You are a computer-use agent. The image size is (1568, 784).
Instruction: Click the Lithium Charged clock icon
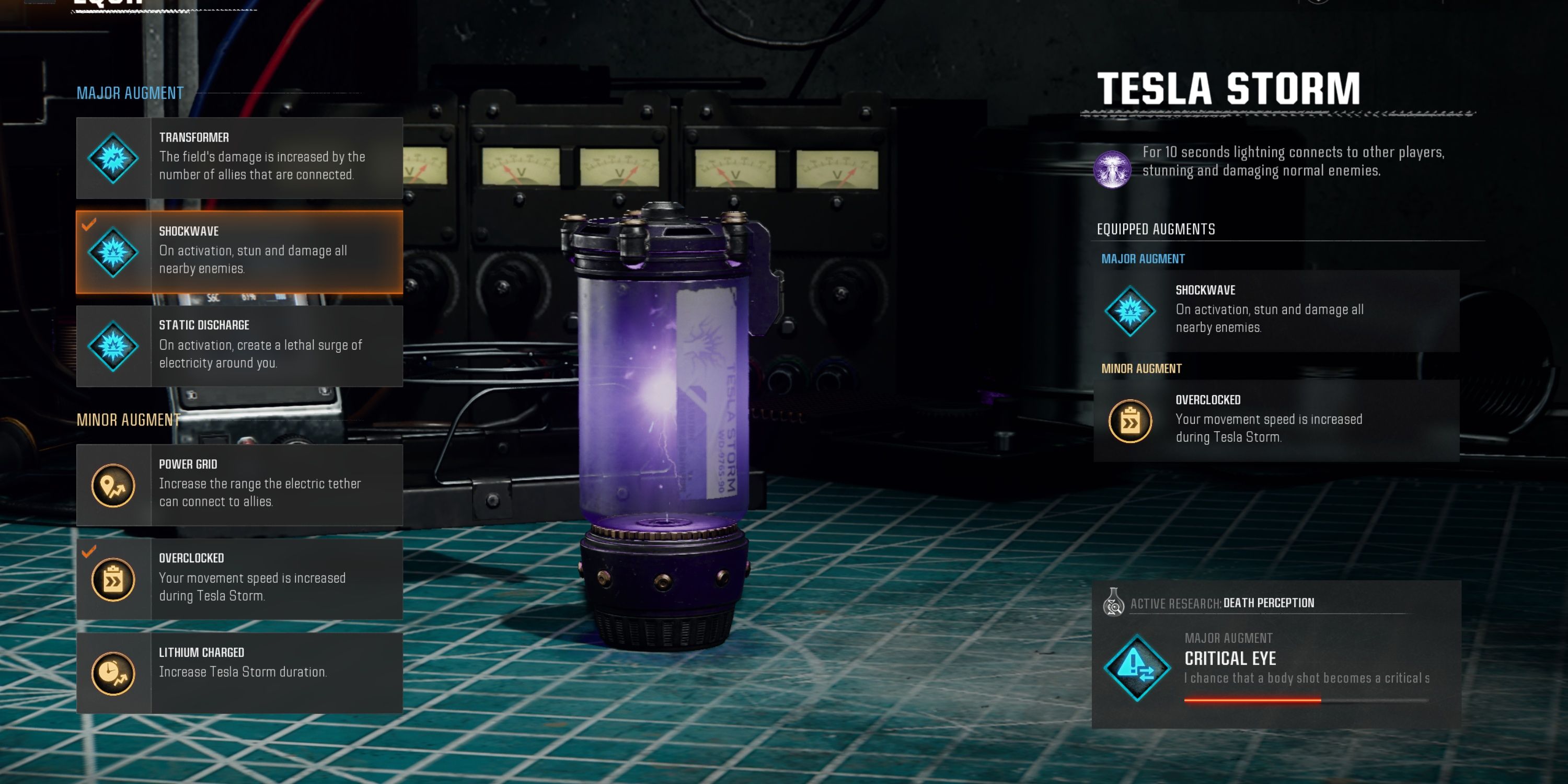tap(112, 673)
